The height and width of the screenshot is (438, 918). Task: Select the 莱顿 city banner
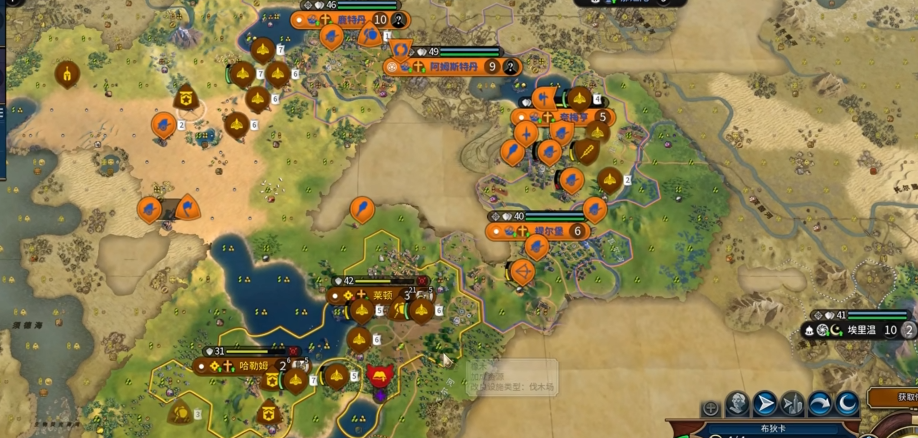[x=382, y=296]
